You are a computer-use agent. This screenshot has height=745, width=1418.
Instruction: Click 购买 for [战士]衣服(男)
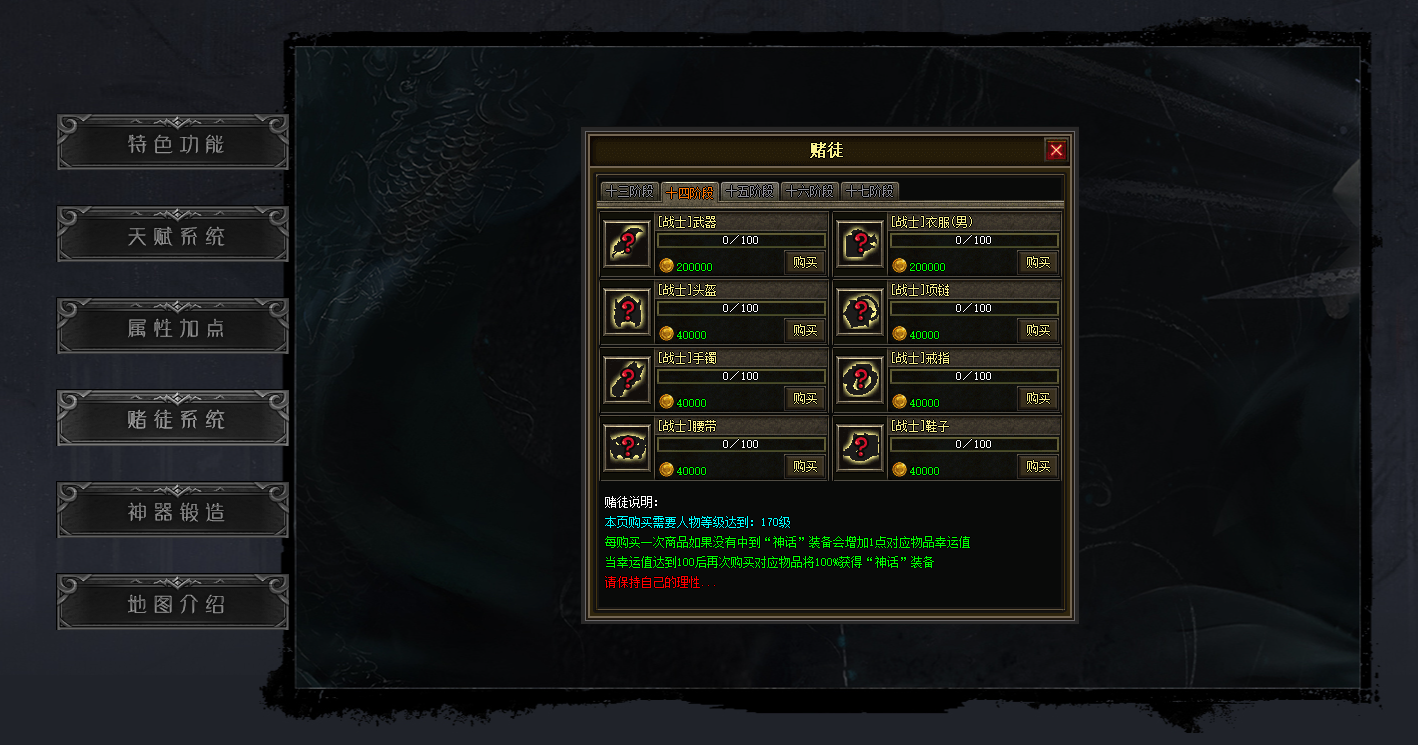1038,263
